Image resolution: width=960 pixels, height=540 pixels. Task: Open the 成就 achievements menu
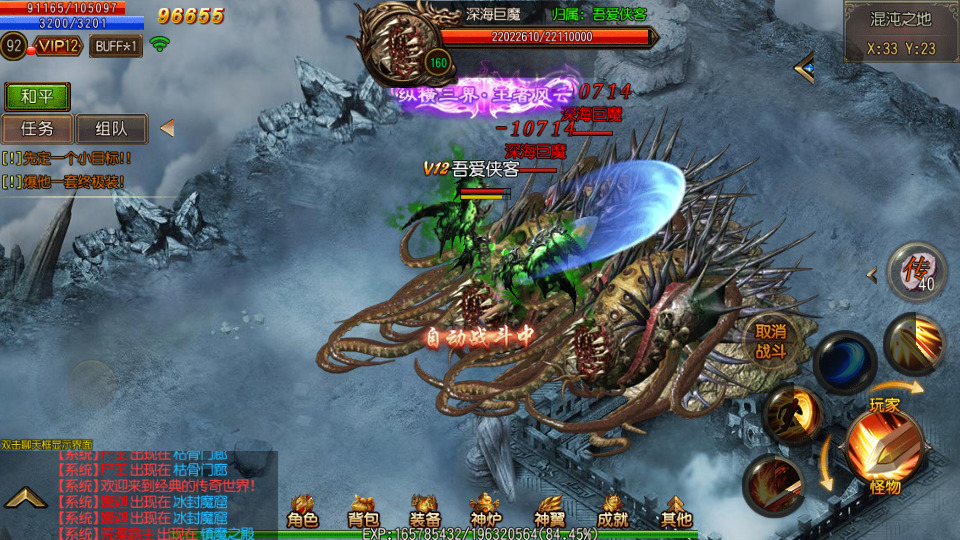[x=612, y=510]
